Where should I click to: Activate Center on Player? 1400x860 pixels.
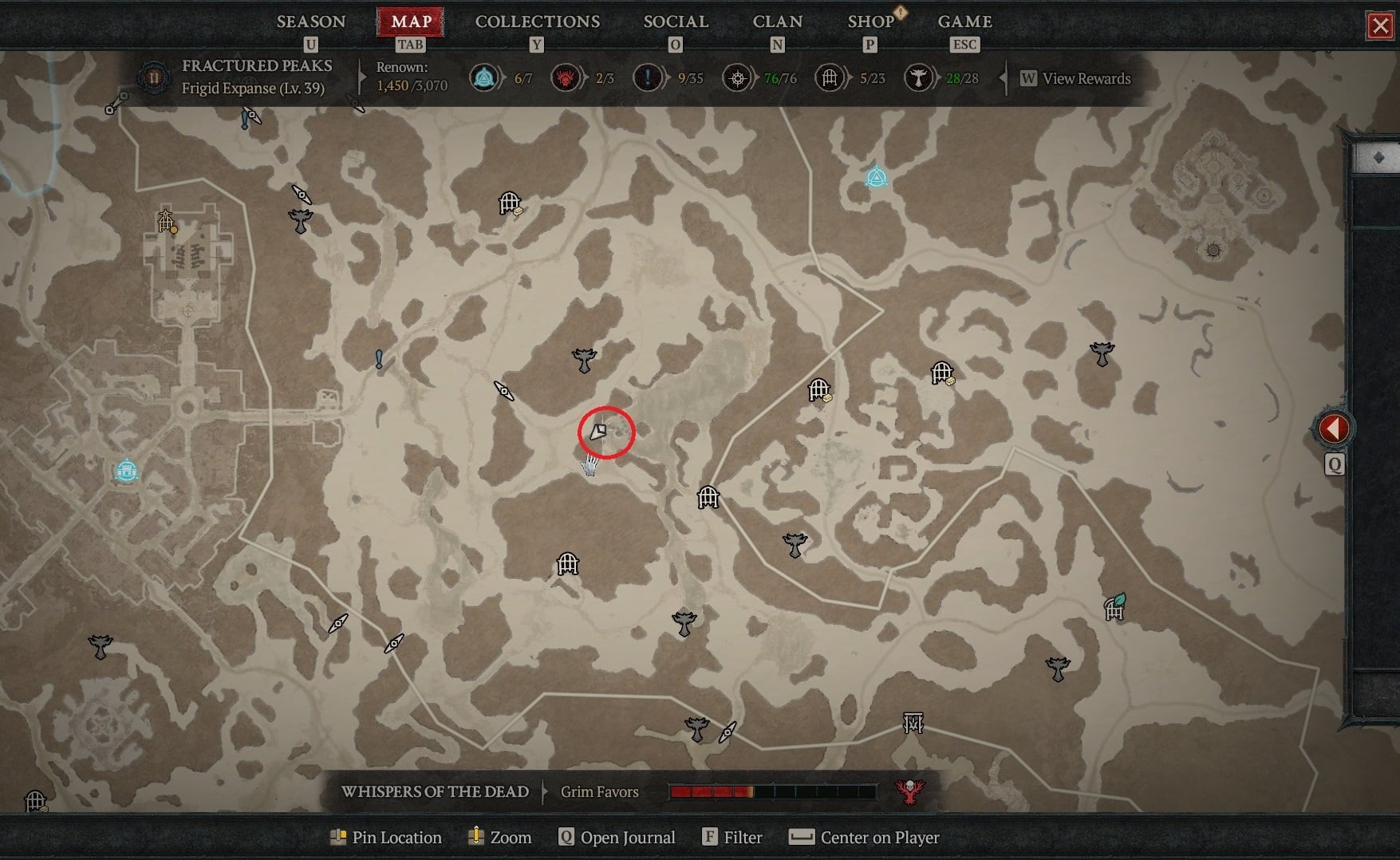864,837
